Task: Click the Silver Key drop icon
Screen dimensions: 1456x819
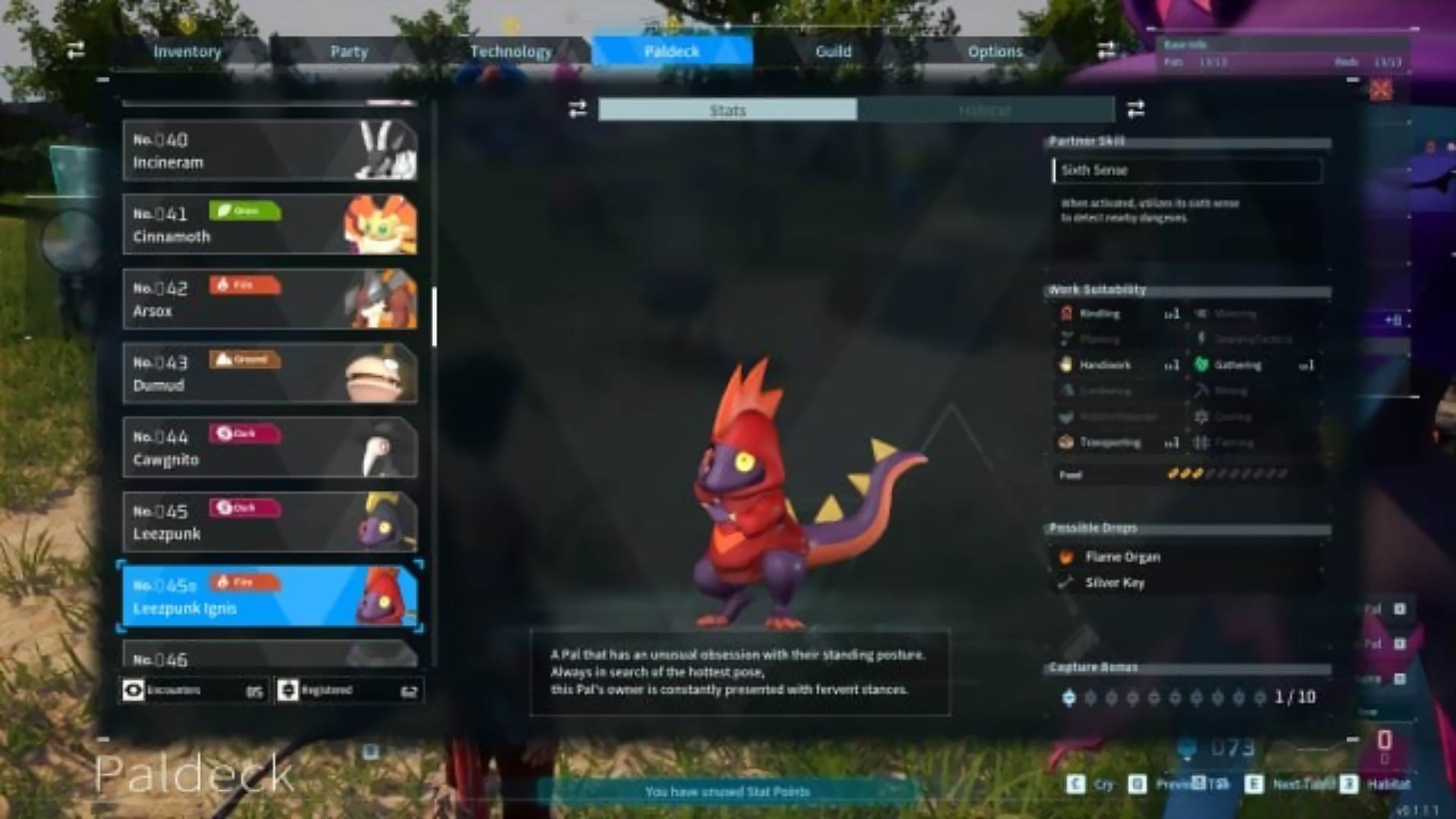Action: 1068,582
